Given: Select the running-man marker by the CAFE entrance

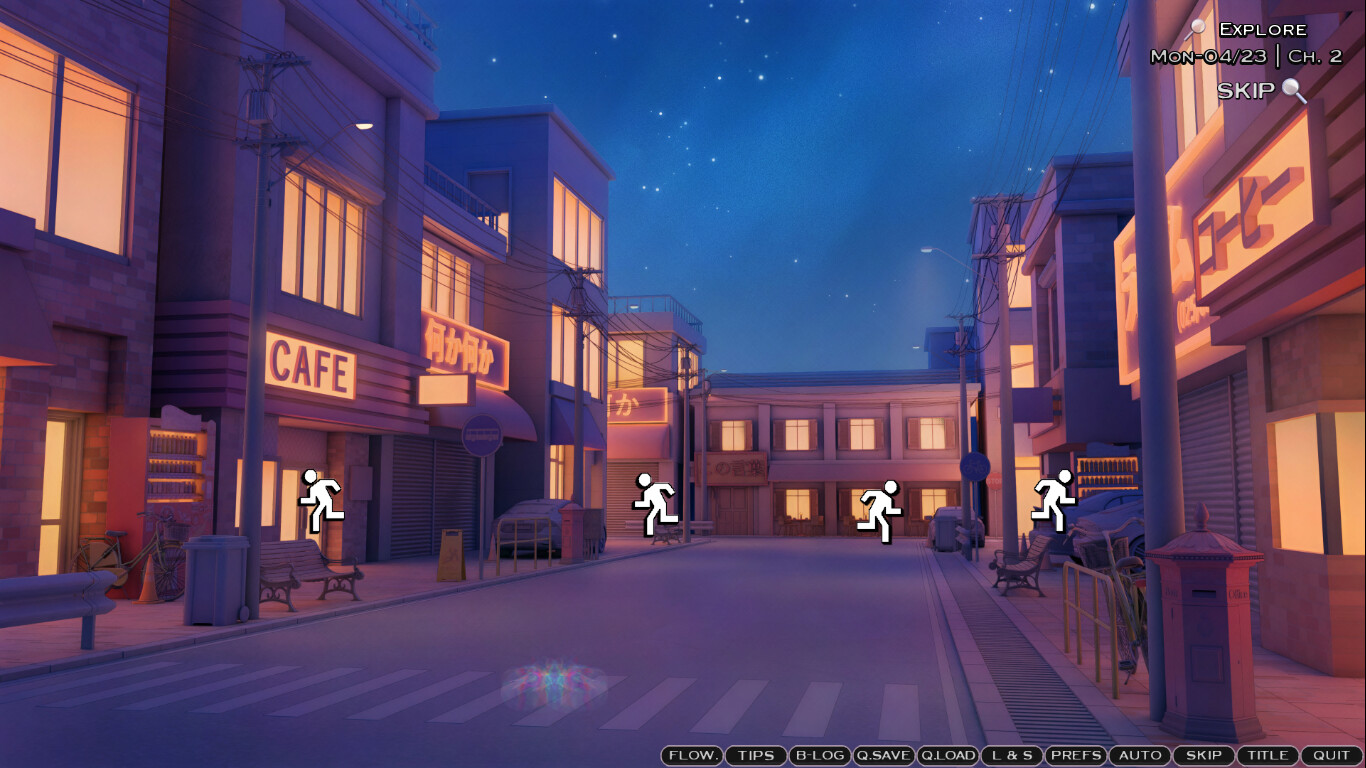Looking at the screenshot, I should pos(321,500).
